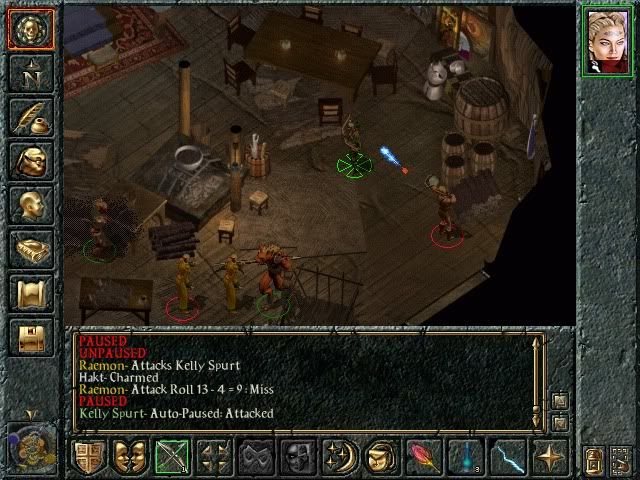Open the priest scroll button

point(30,293)
